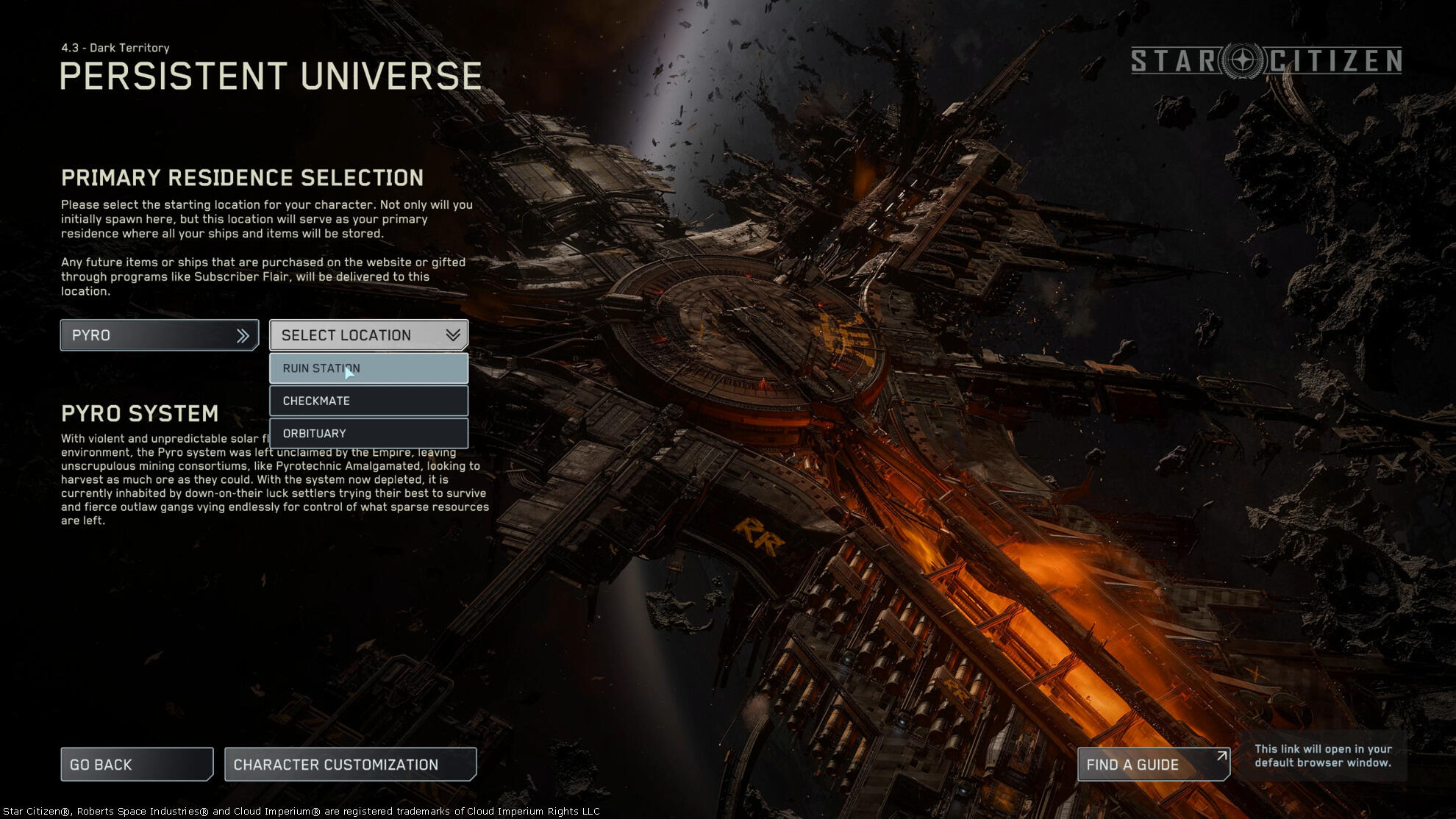Collapse the Select Location dropdown
Screen dimensions: 1456x819
pos(368,335)
